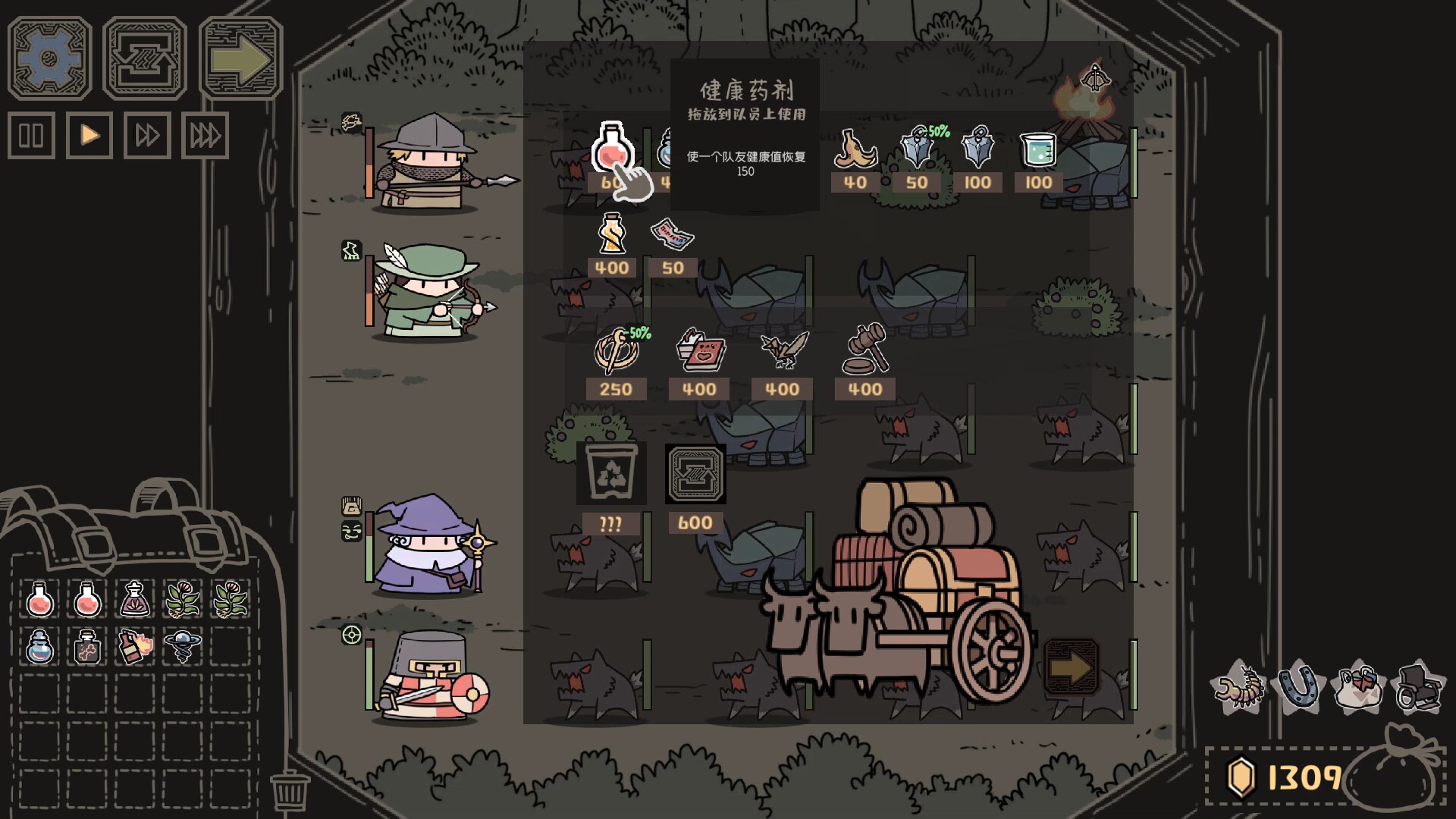Select the origami bird item

point(781,350)
